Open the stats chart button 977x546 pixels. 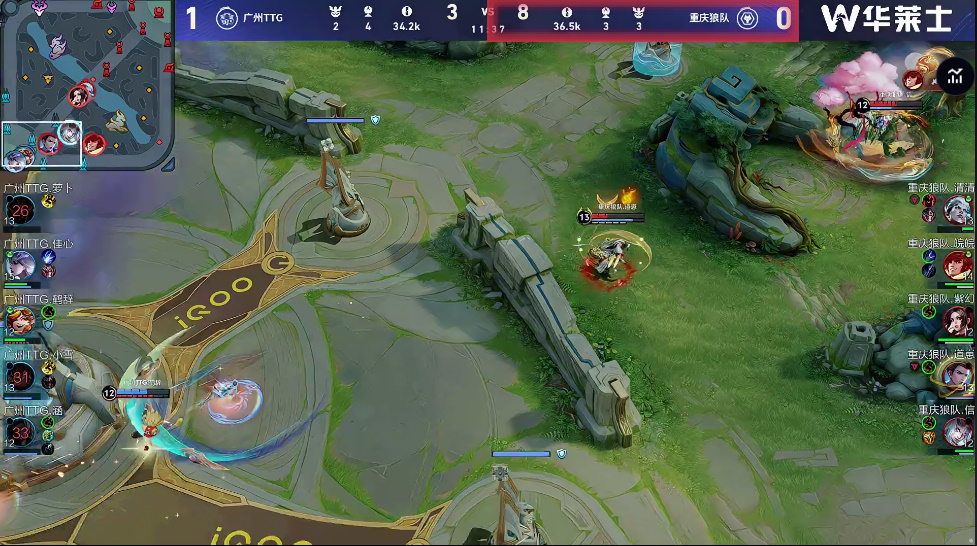click(957, 76)
